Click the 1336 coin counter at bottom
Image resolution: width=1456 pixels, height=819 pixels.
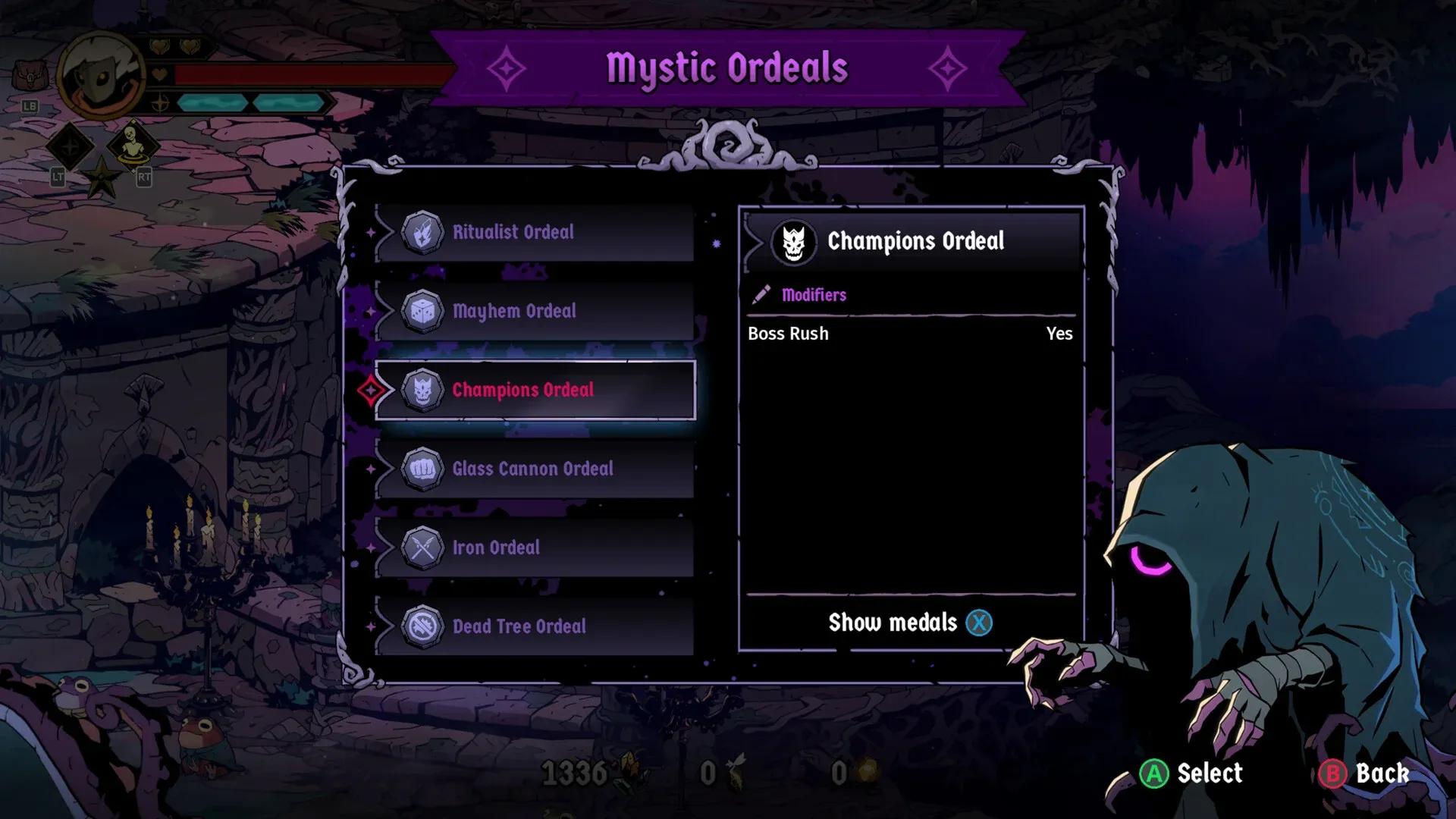pos(573,772)
